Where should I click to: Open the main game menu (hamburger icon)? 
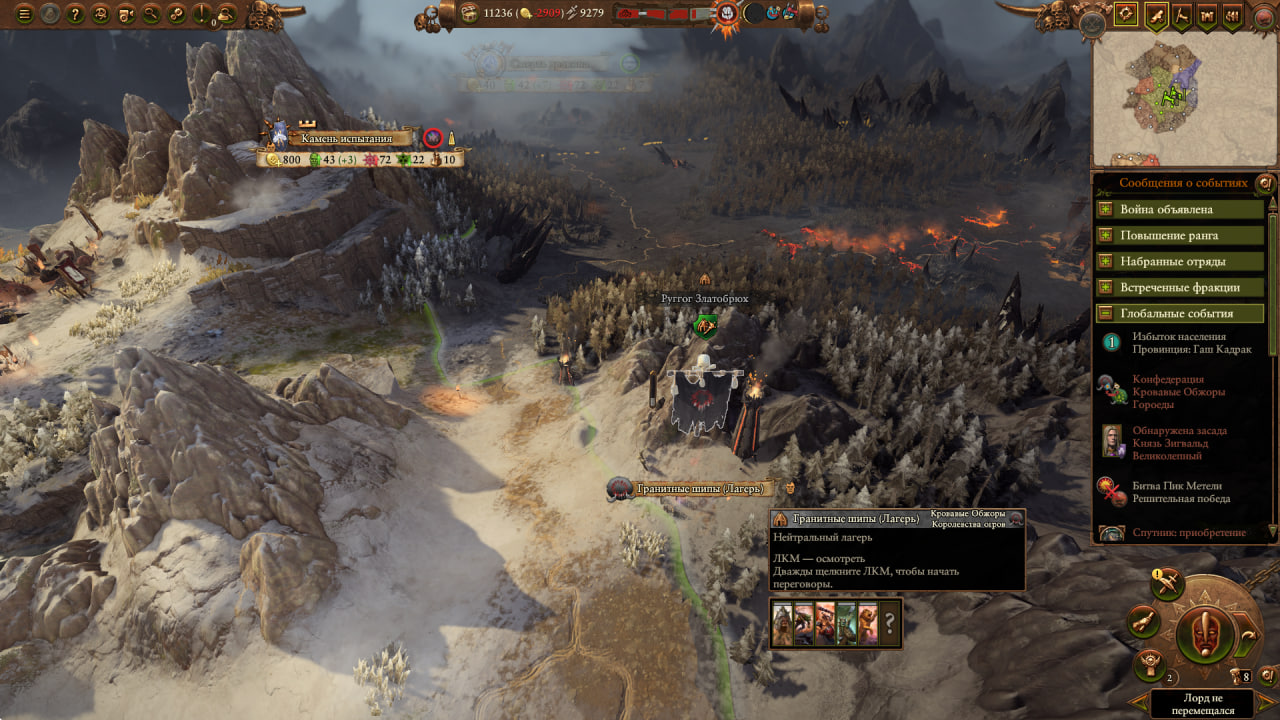pyautogui.click(x=23, y=13)
